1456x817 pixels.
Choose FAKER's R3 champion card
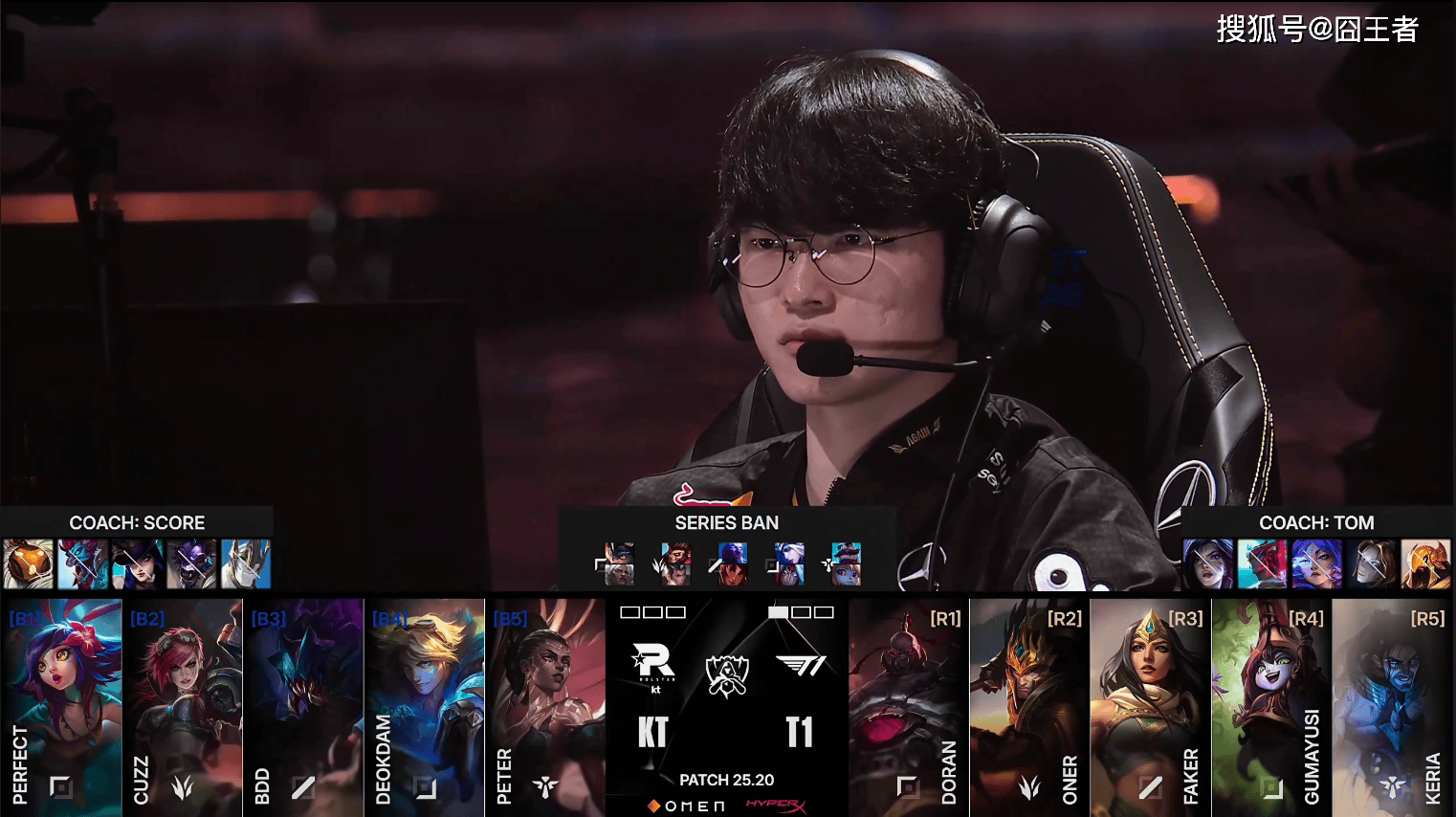[1150, 706]
